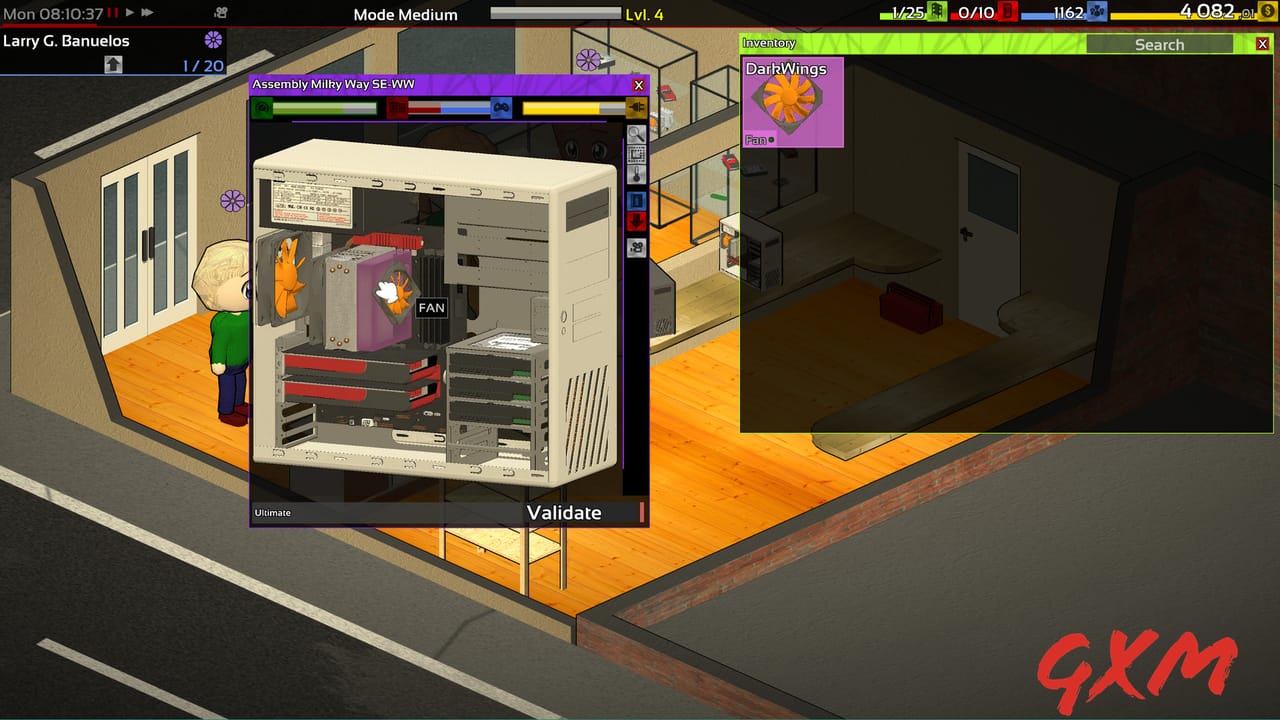Click the upgrade arrow under Larry G. Banuelos
Image resolution: width=1280 pixels, height=720 pixels.
pyautogui.click(x=113, y=63)
